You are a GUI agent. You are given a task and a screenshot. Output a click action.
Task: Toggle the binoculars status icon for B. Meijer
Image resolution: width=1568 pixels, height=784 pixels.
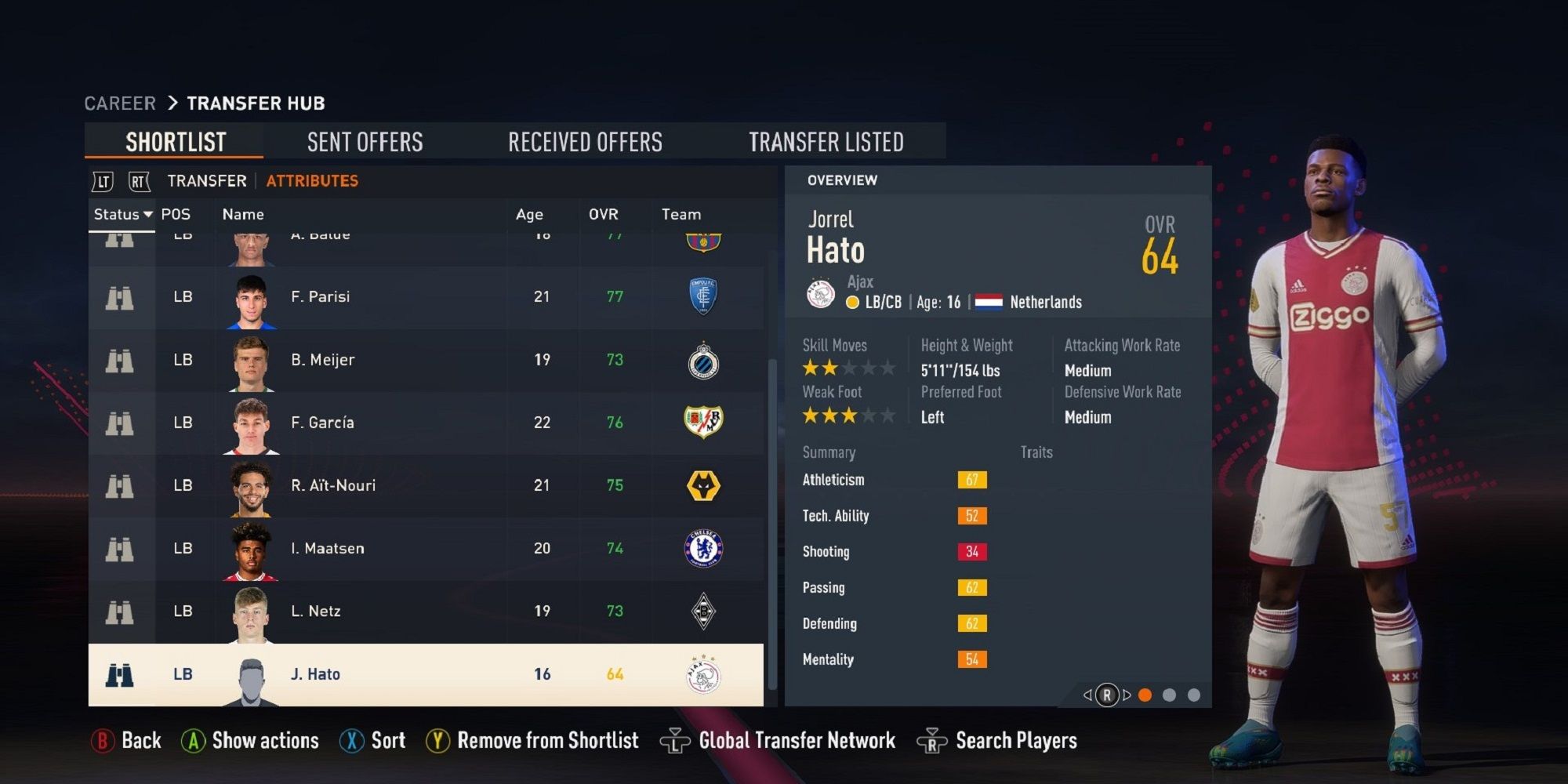[119, 360]
